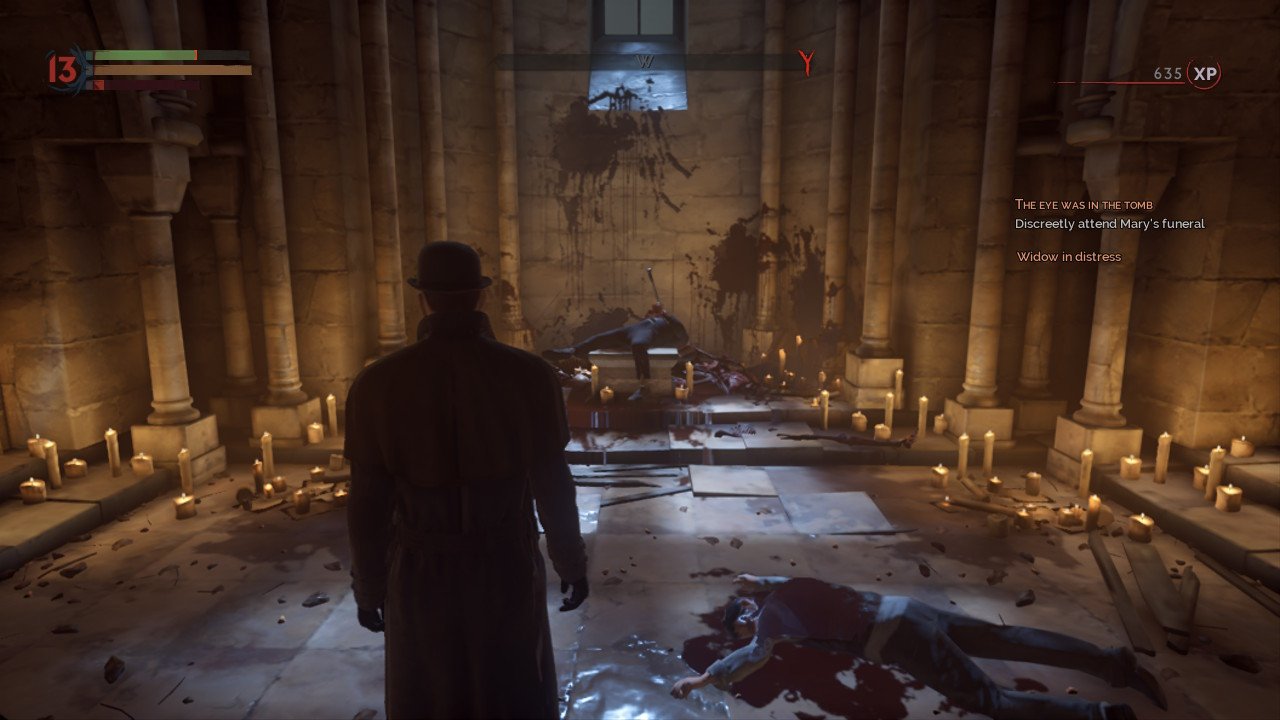The image size is (1280, 720).
Task: Click the compass bar's W heading
Action: pyautogui.click(x=644, y=61)
